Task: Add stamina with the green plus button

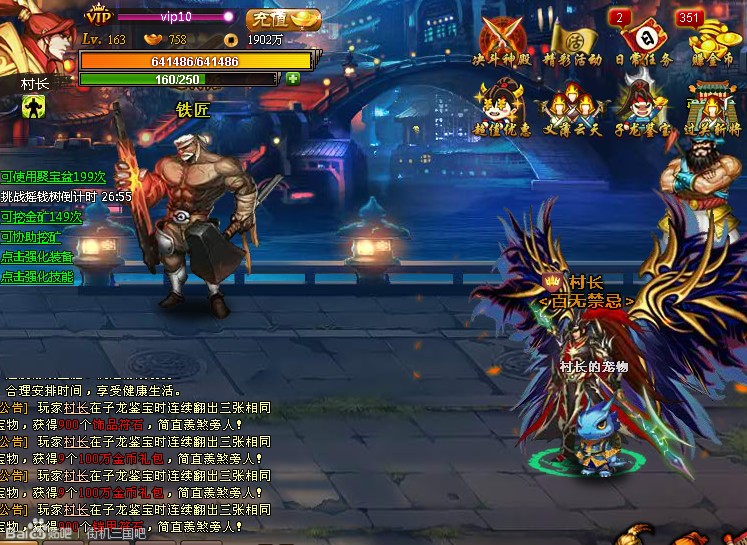Action: click(292, 78)
